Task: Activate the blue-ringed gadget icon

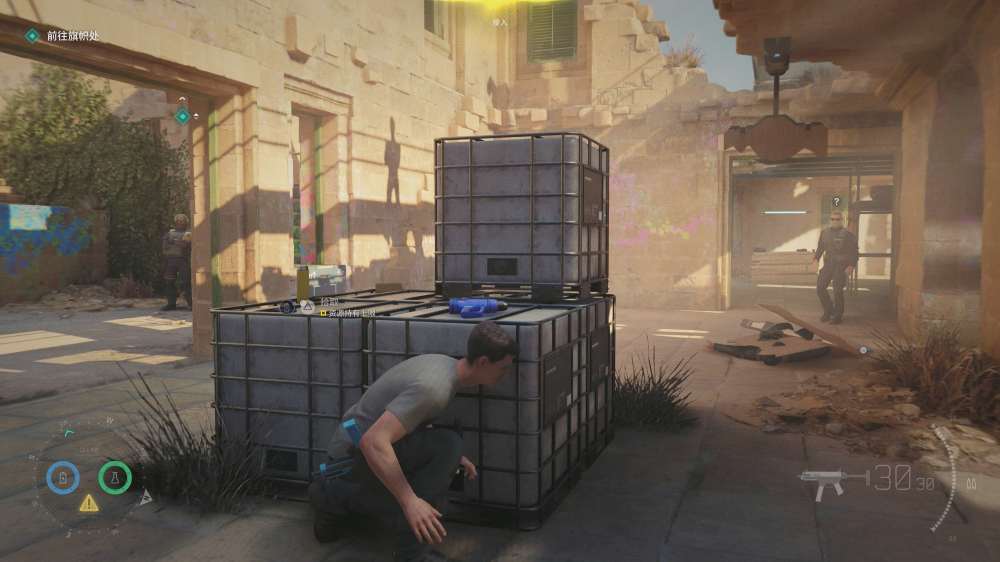Action: tap(63, 477)
